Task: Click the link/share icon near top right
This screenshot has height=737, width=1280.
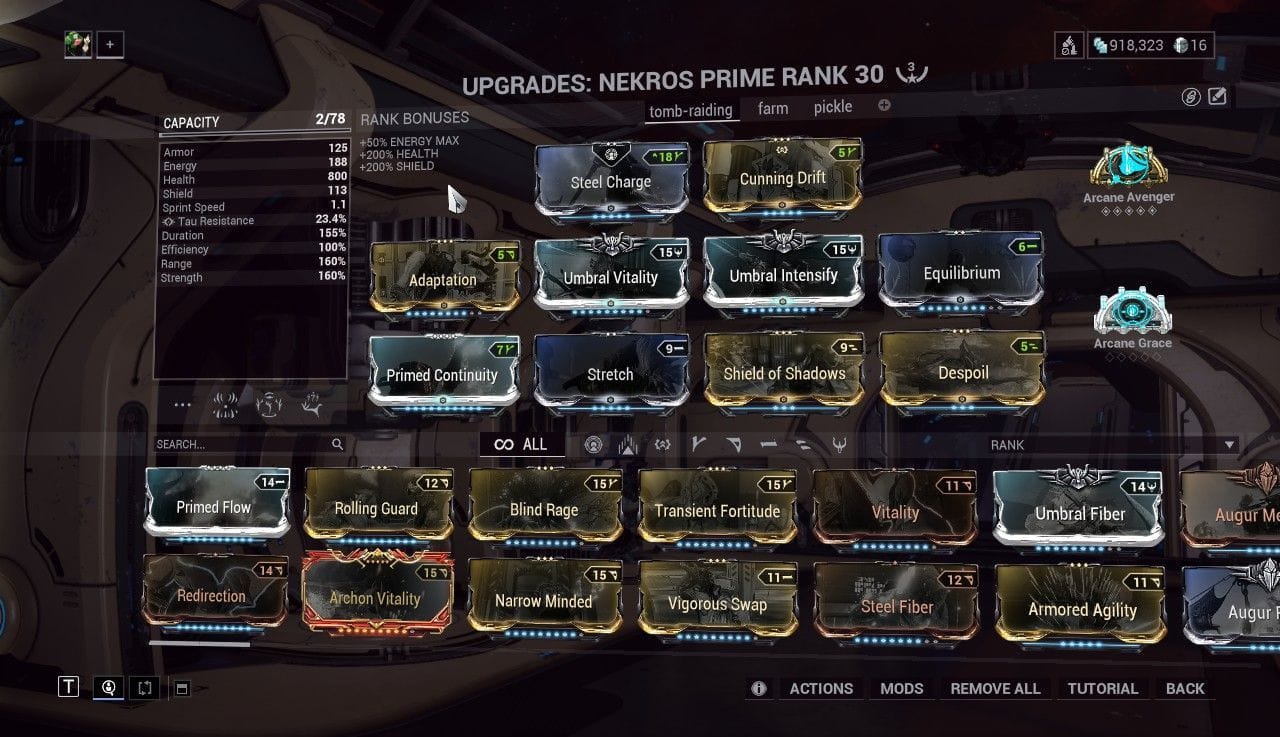Action: click(x=1194, y=96)
